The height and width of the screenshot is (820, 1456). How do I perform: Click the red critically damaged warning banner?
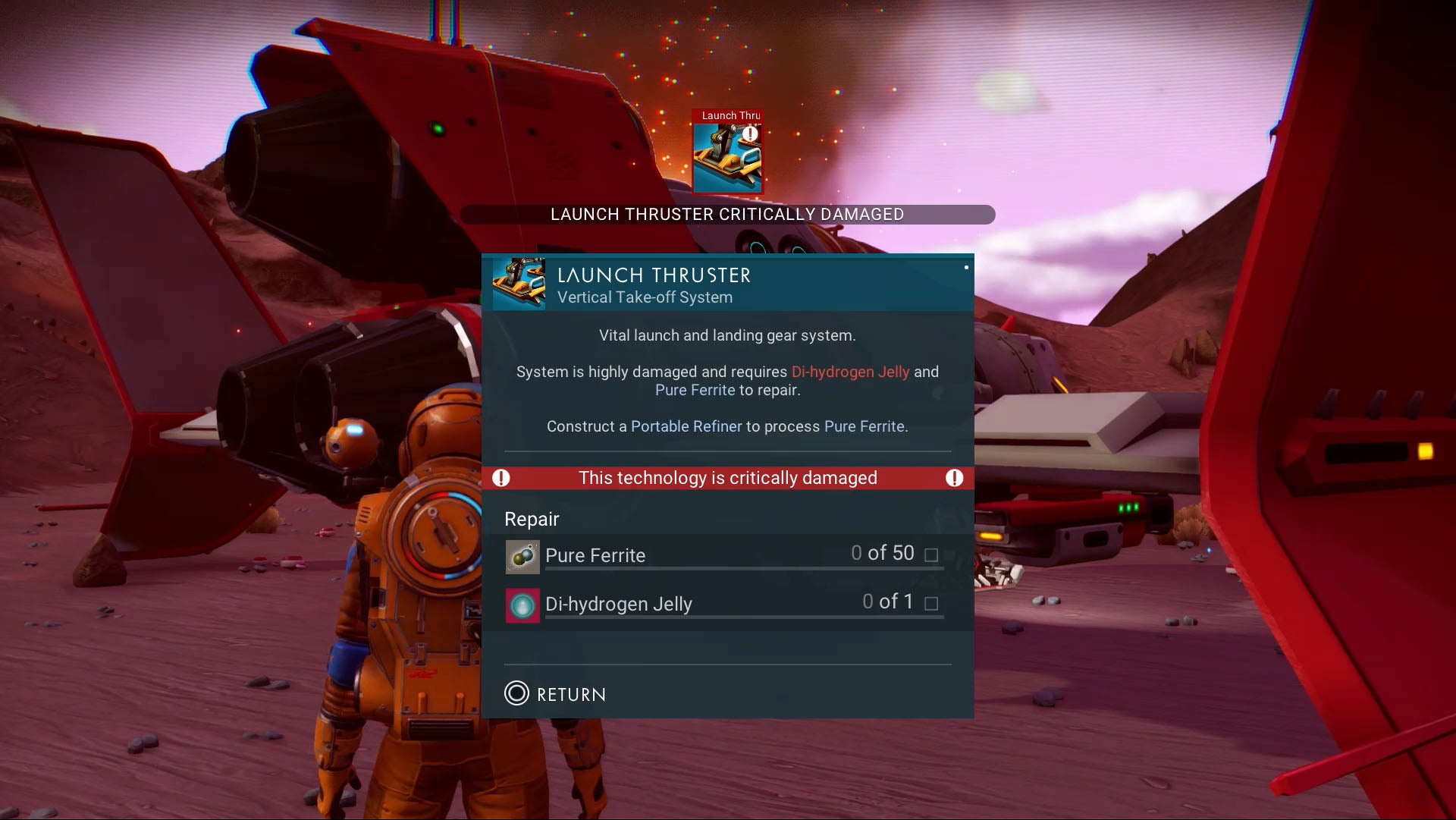tap(727, 478)
